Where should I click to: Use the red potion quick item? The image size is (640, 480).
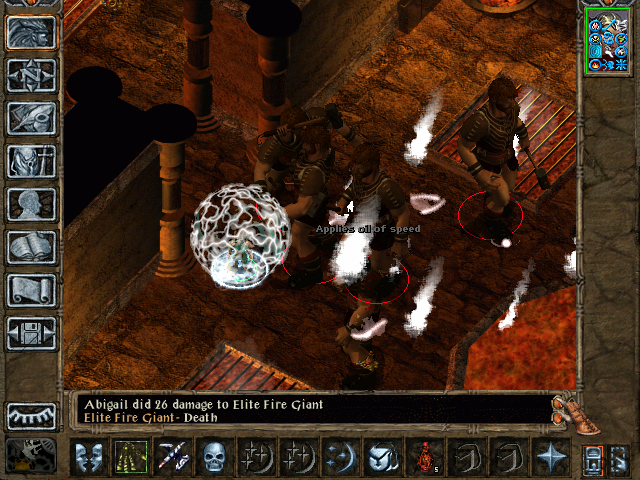pyautogui.click(x=425, y=456)
